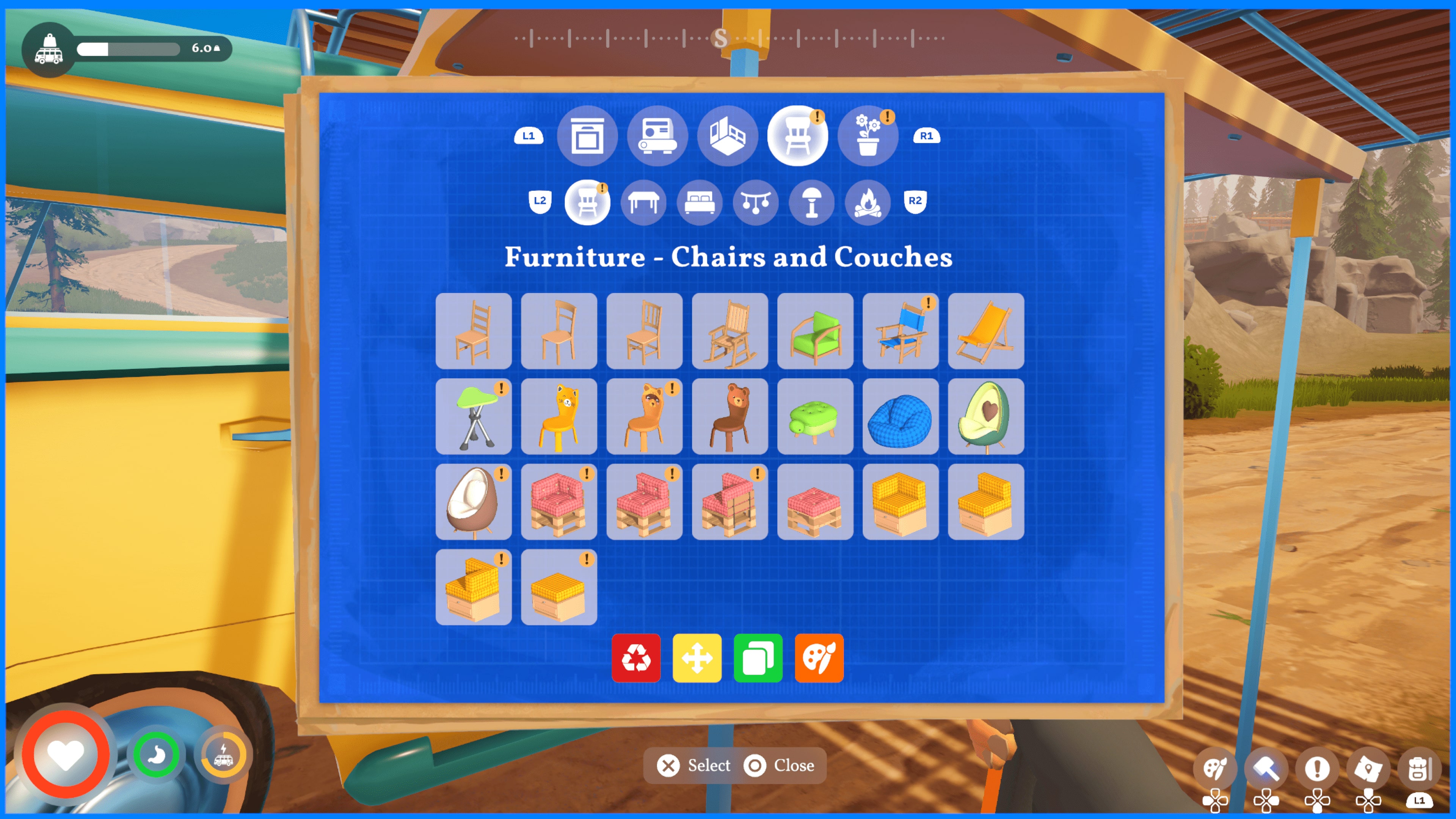Switch to the beds subcategory
The height and width of the screenshot is (819, 1456).
coord(700,203)
